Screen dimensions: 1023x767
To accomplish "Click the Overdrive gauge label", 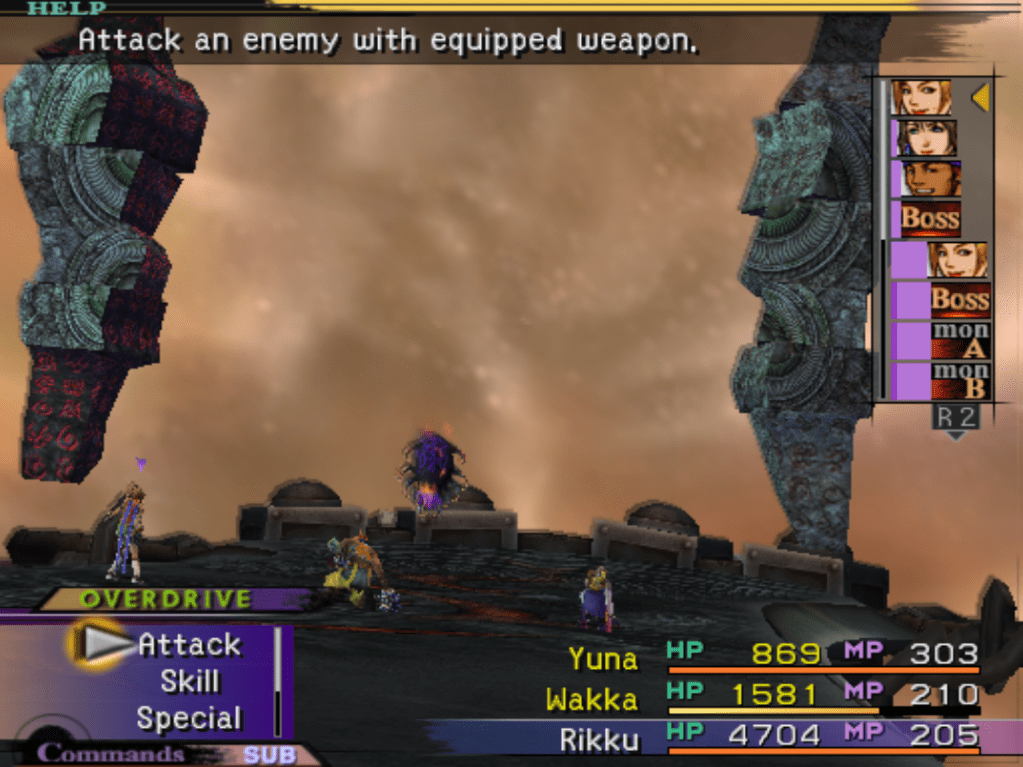I will (x=165, y=599).
